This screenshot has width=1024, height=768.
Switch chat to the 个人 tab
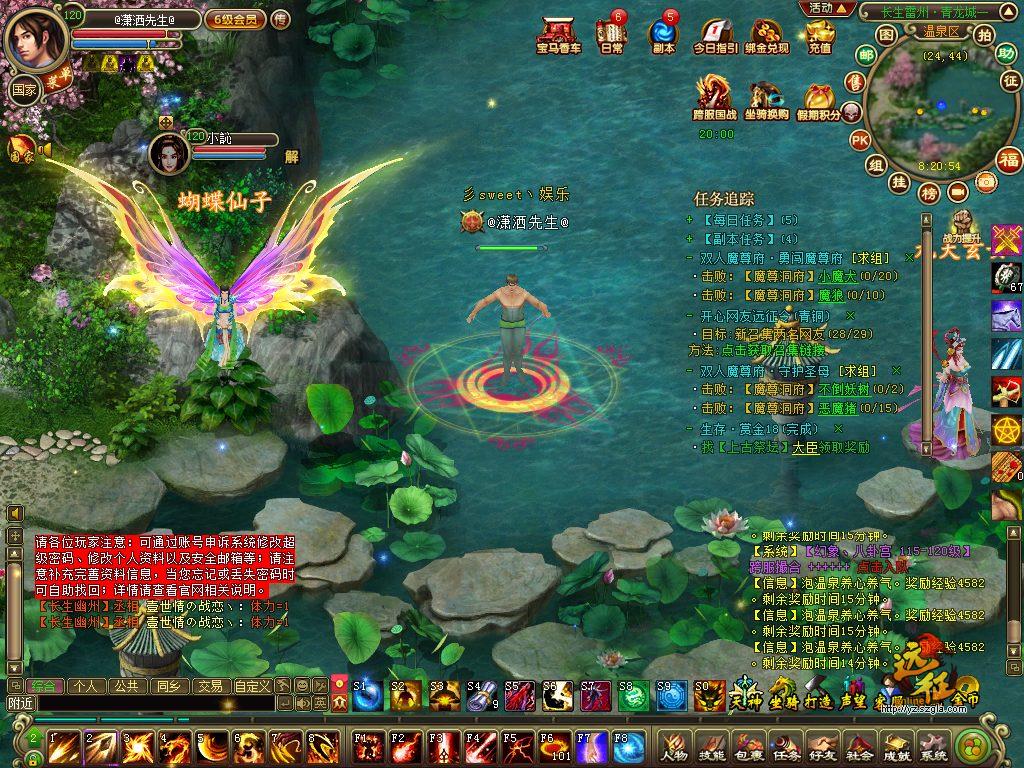pyautogui.click(x=86, y=686)
